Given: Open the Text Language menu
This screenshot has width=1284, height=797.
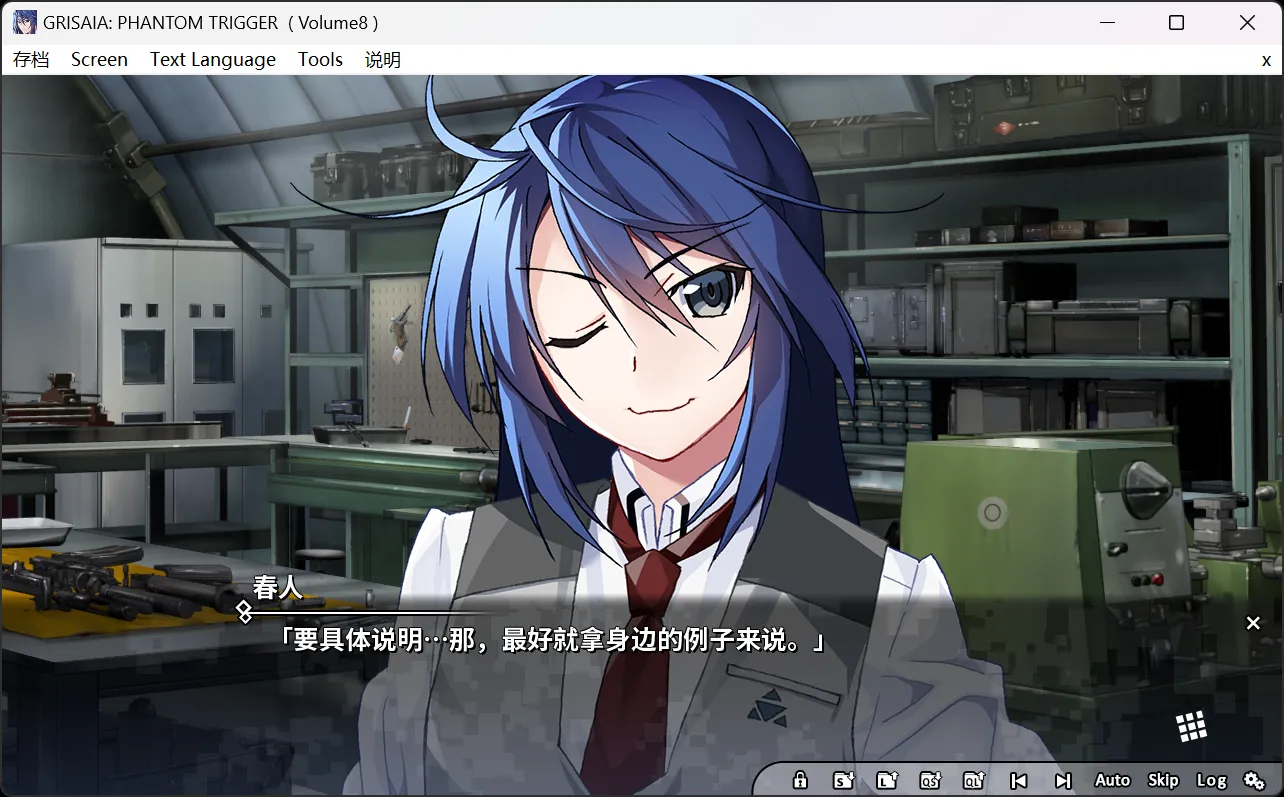Looking at the screenshot, I should 212,59.
